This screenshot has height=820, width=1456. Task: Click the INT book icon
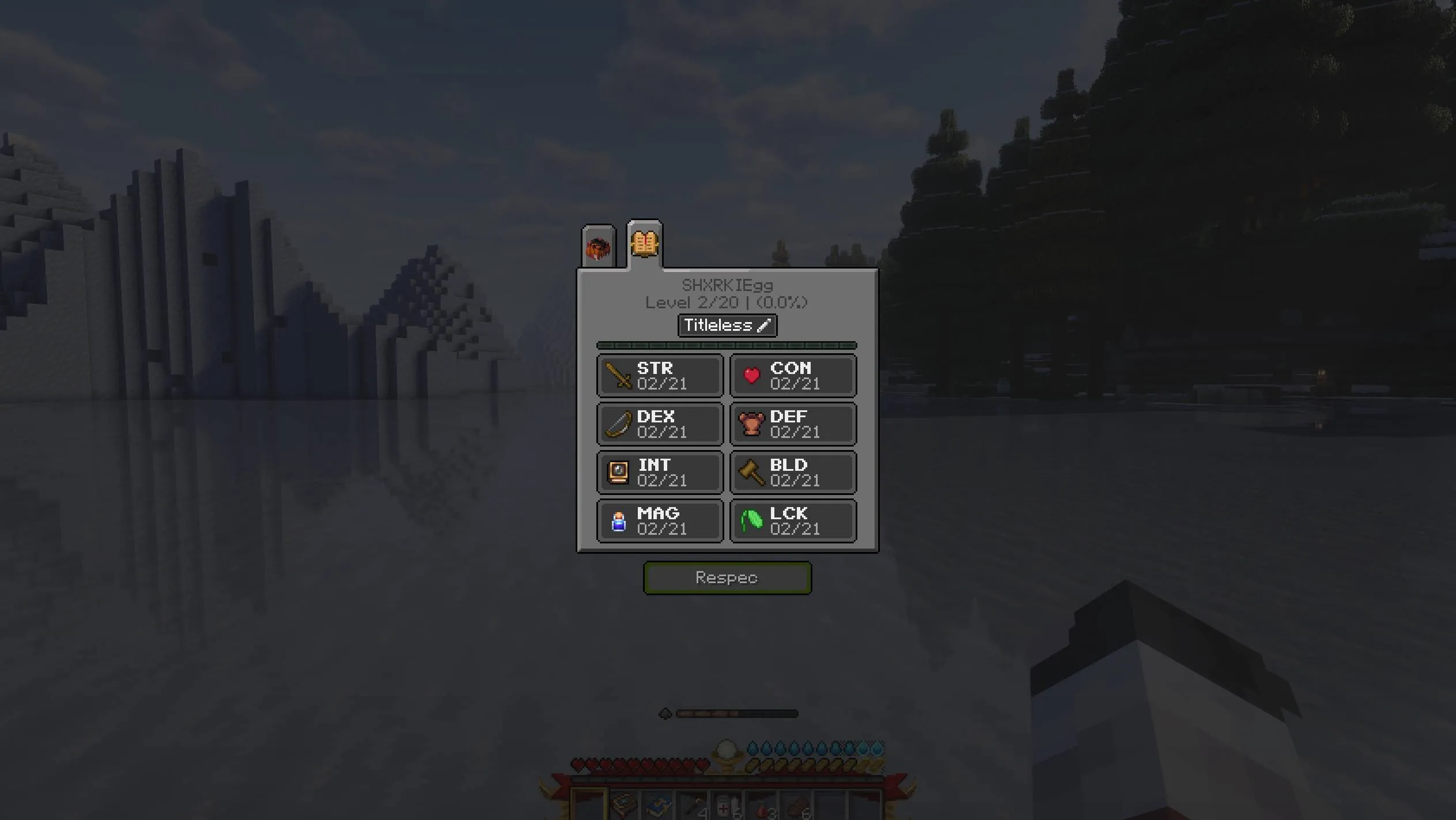point(618,473)
